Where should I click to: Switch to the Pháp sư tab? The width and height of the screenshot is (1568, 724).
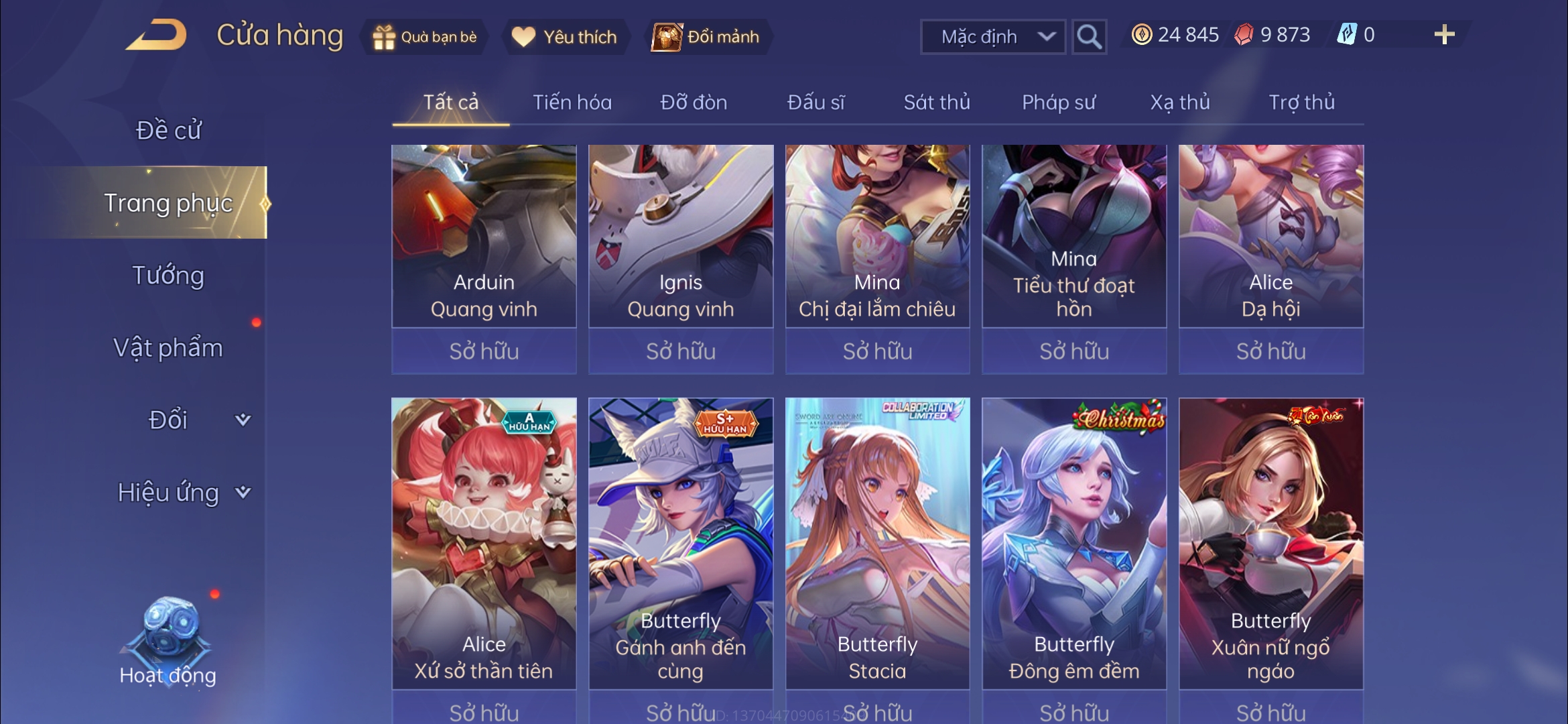pyautogui.click(x=1059, y=102)
